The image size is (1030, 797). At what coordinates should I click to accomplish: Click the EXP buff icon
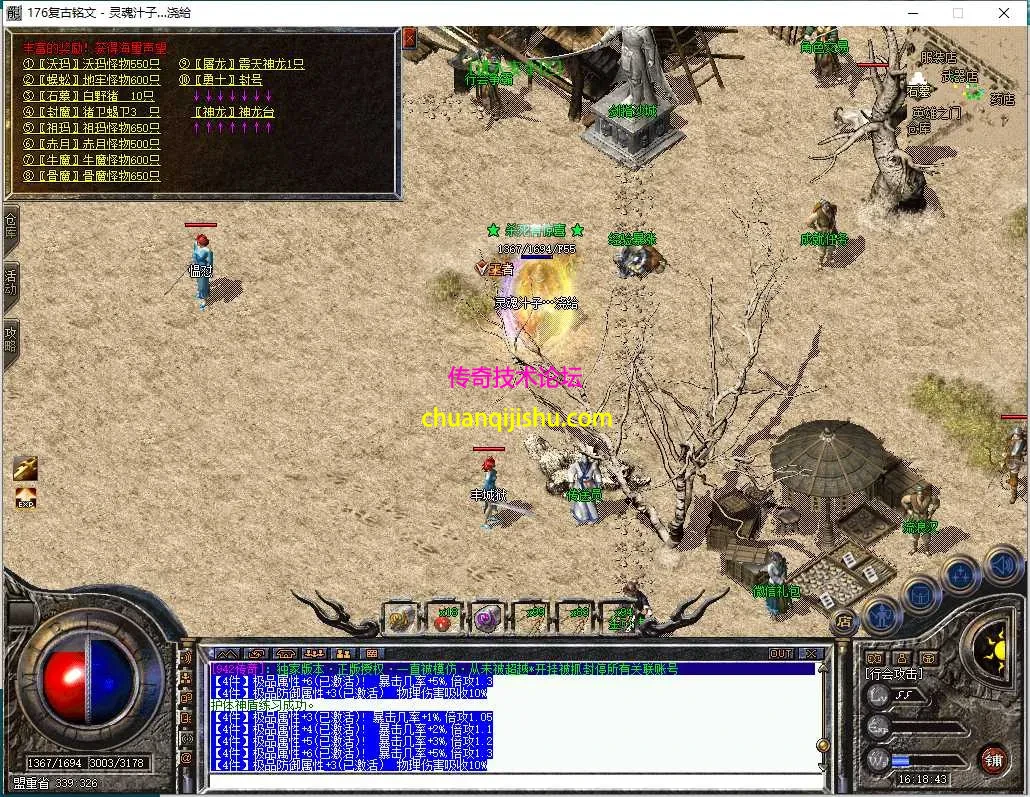tap(25, 496)
